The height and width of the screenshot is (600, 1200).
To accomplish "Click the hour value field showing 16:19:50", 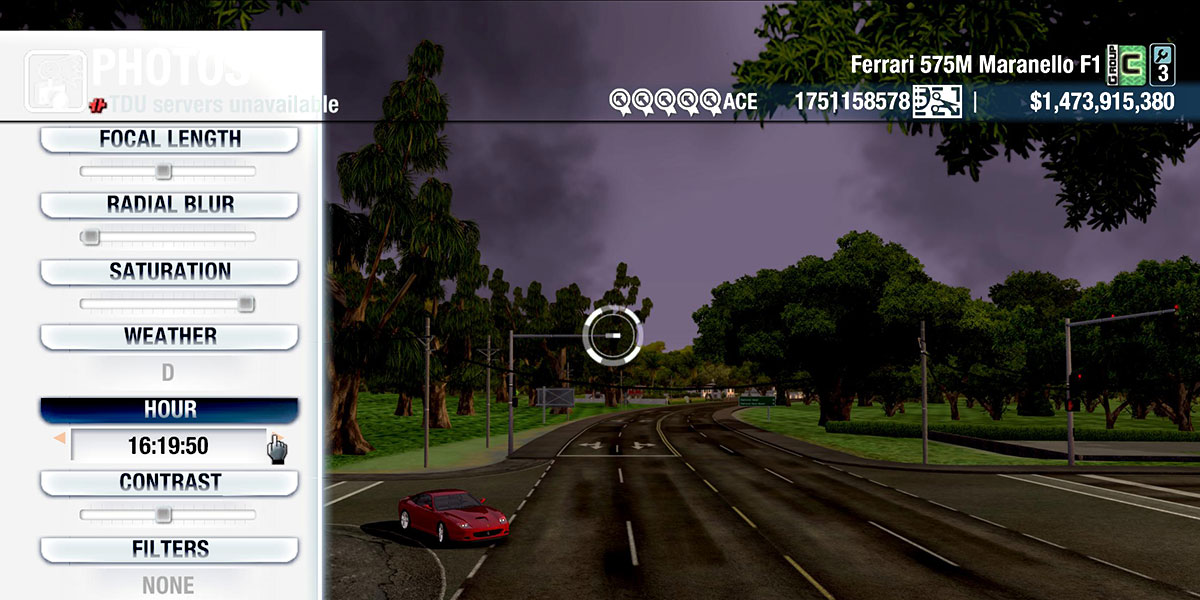I will pos(168,446).
